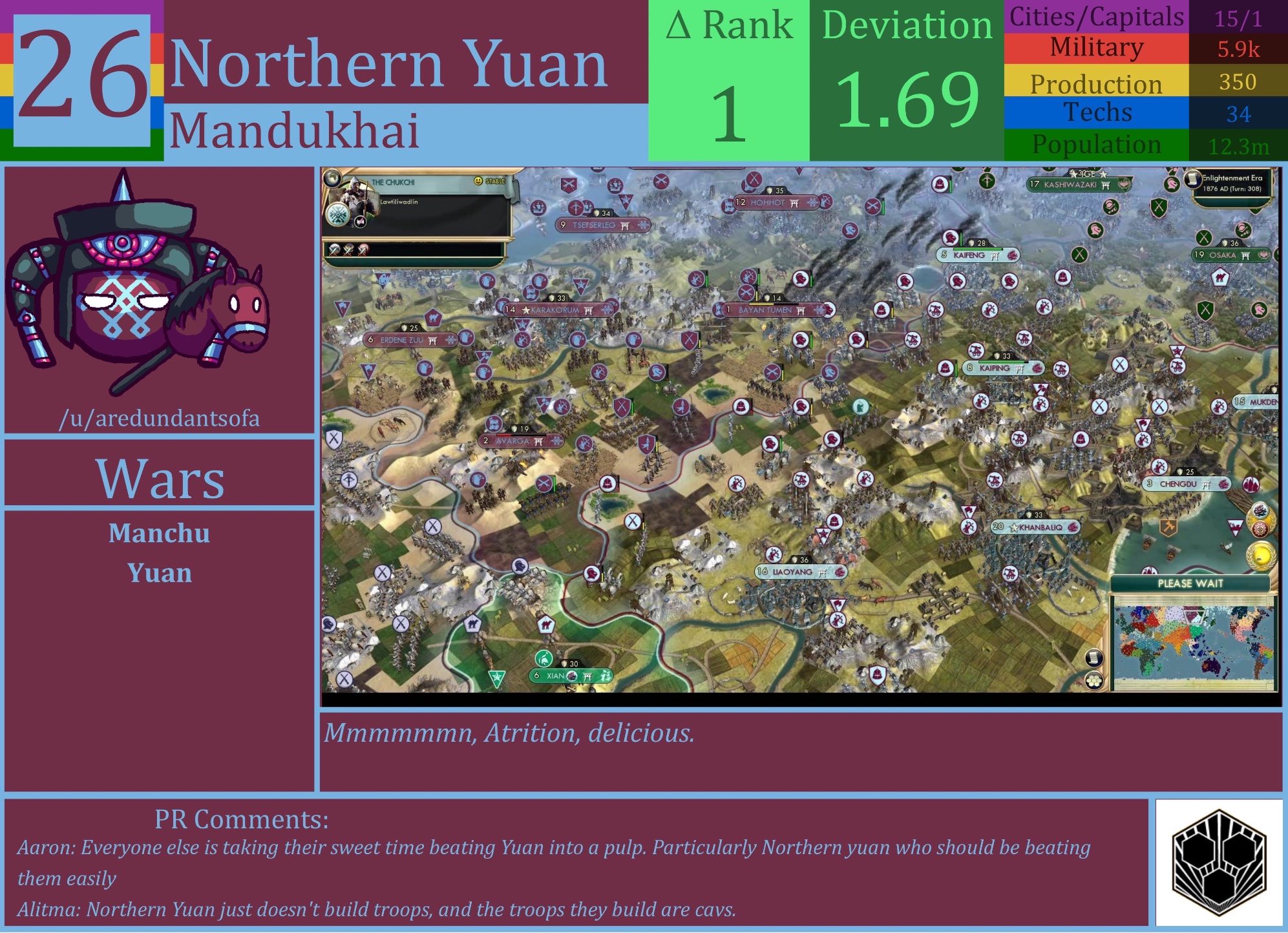Viewport: 1288px width, 933px height.
Task: Open the social policies hex icon near minimap
Action: [x=1095, y=681]
